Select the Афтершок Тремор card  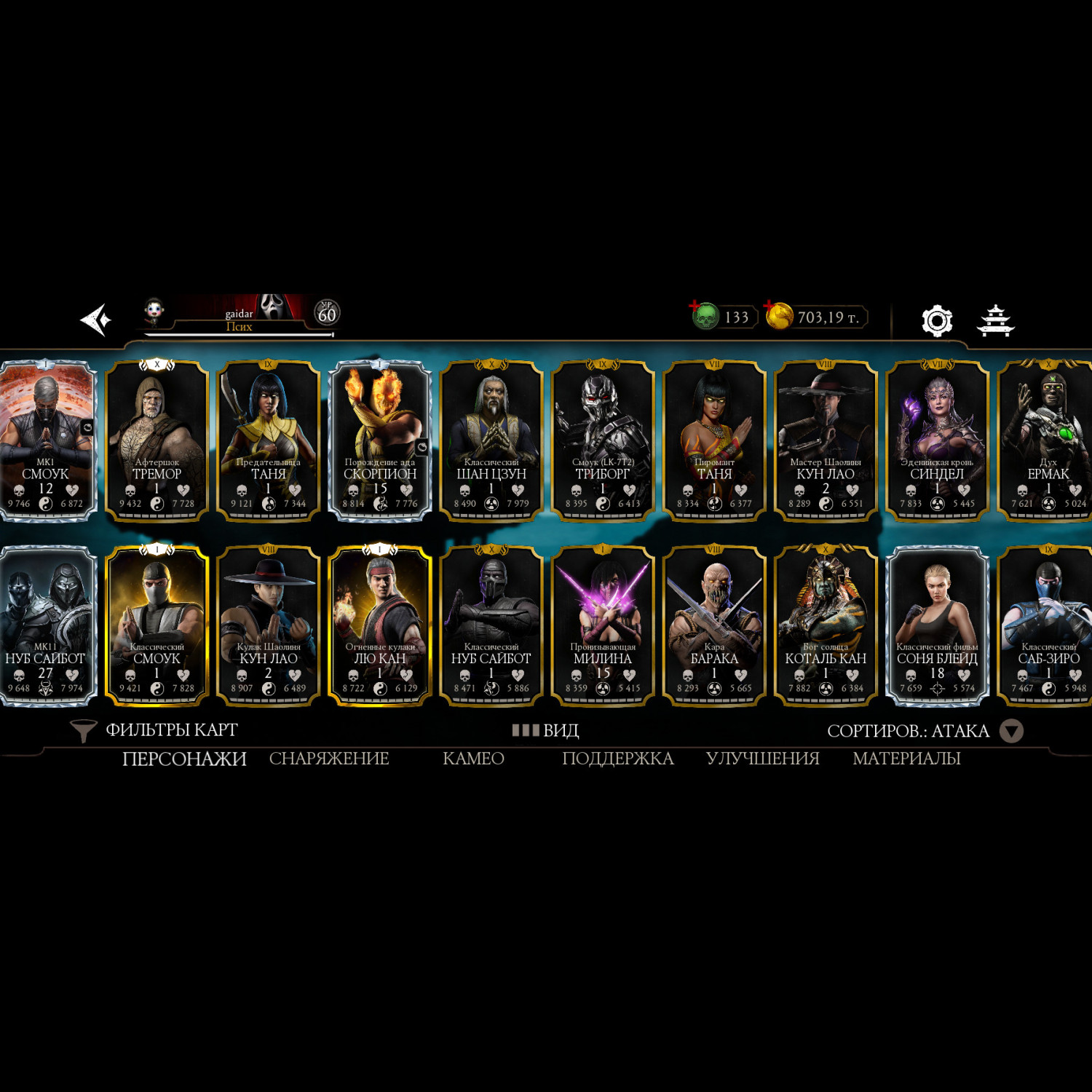157,440
